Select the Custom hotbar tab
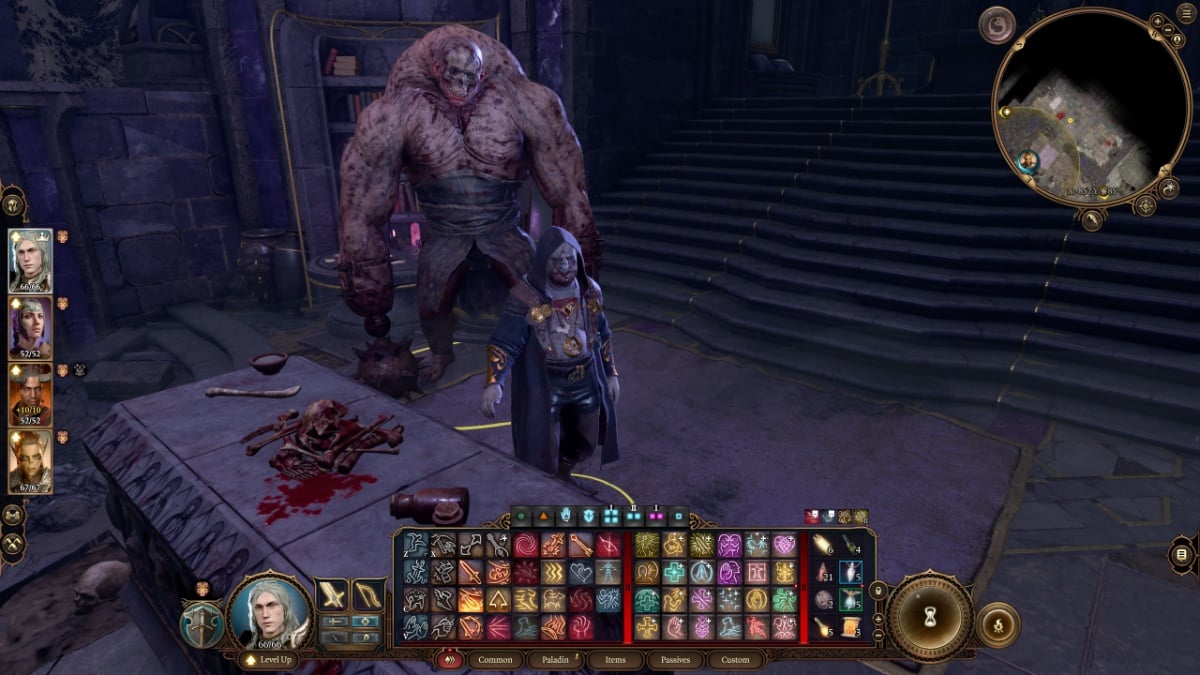Image resolution: width=1200 pixels, height=675 pixels. 735,660
